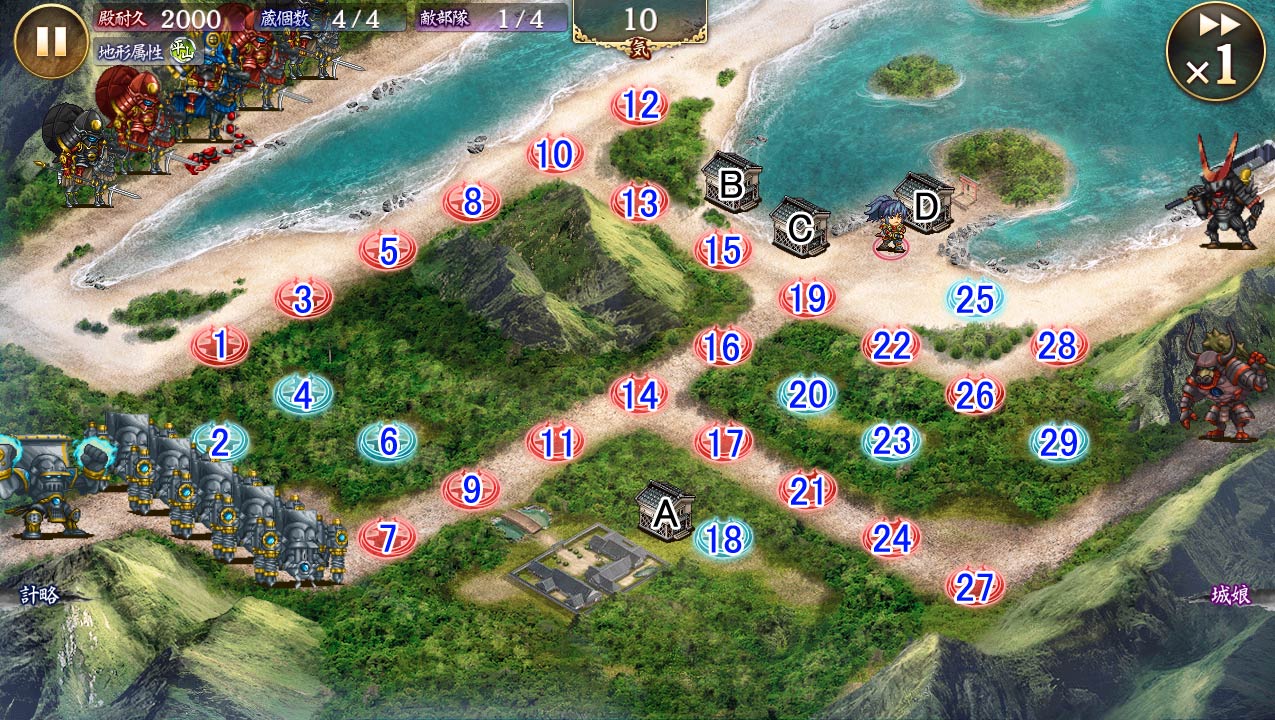
Task: Pause the battle
Action: click(x=51, y=41)
